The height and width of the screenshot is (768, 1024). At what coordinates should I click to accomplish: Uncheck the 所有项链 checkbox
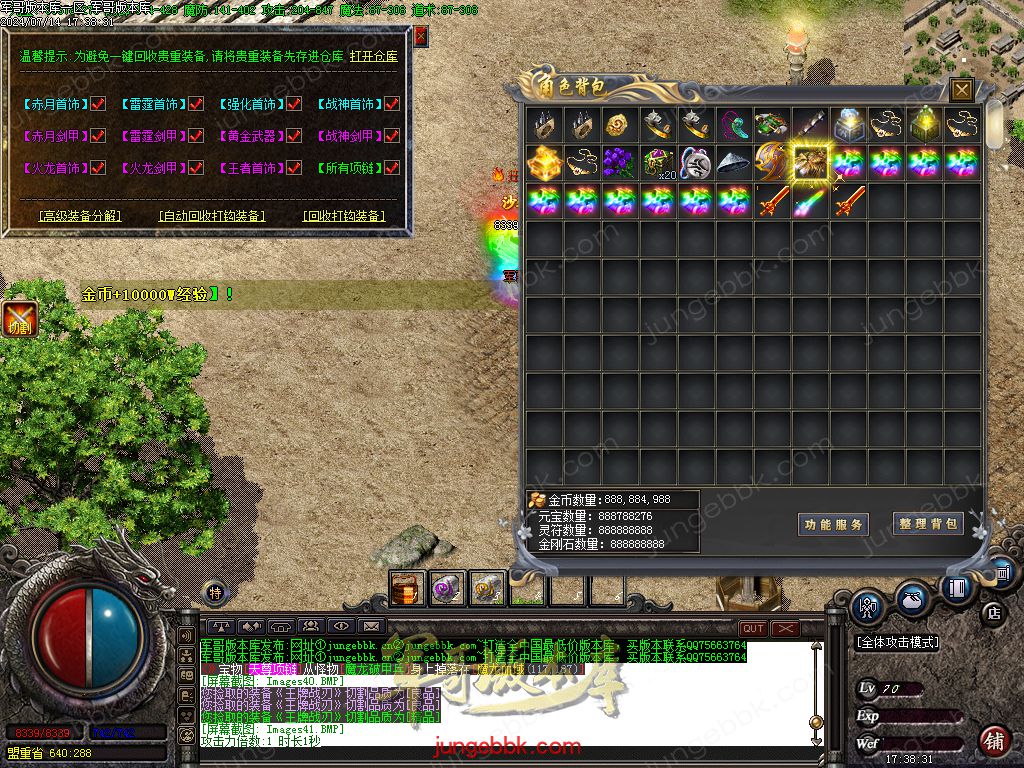coord(392,169)
